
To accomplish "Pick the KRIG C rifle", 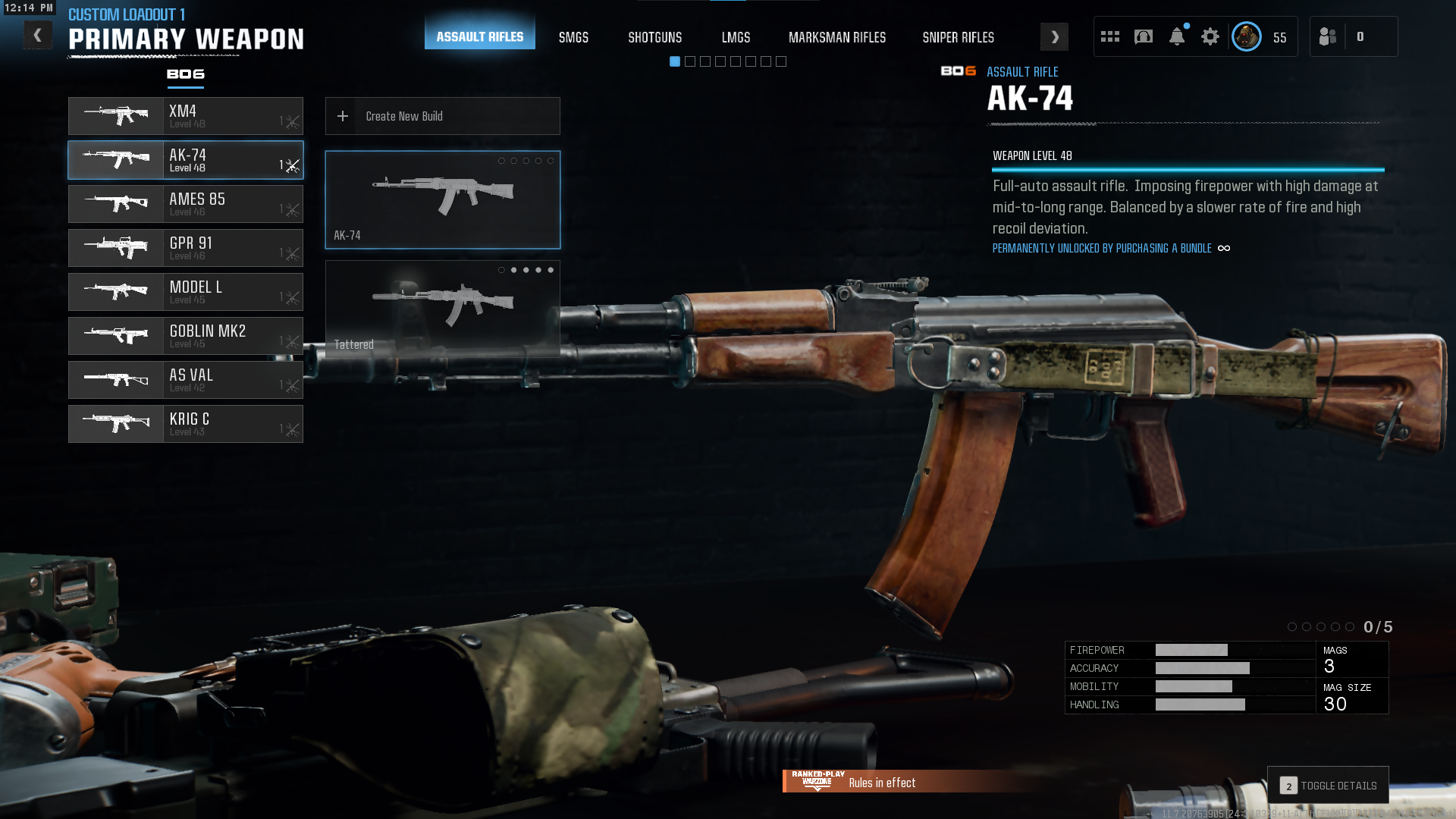I will click(x=186, y=424).
